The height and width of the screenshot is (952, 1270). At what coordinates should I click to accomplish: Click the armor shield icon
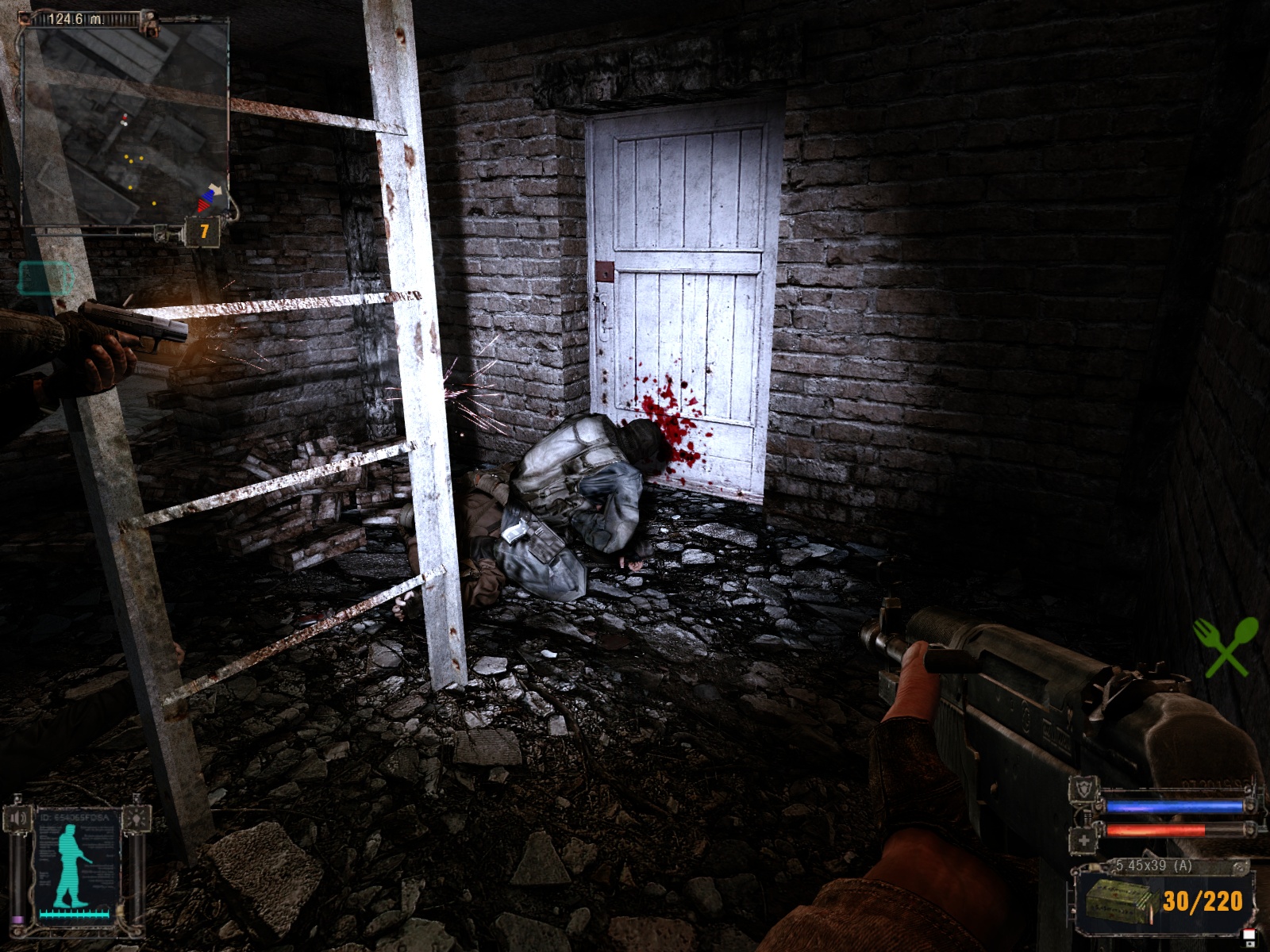click(x=1084, y=788)
